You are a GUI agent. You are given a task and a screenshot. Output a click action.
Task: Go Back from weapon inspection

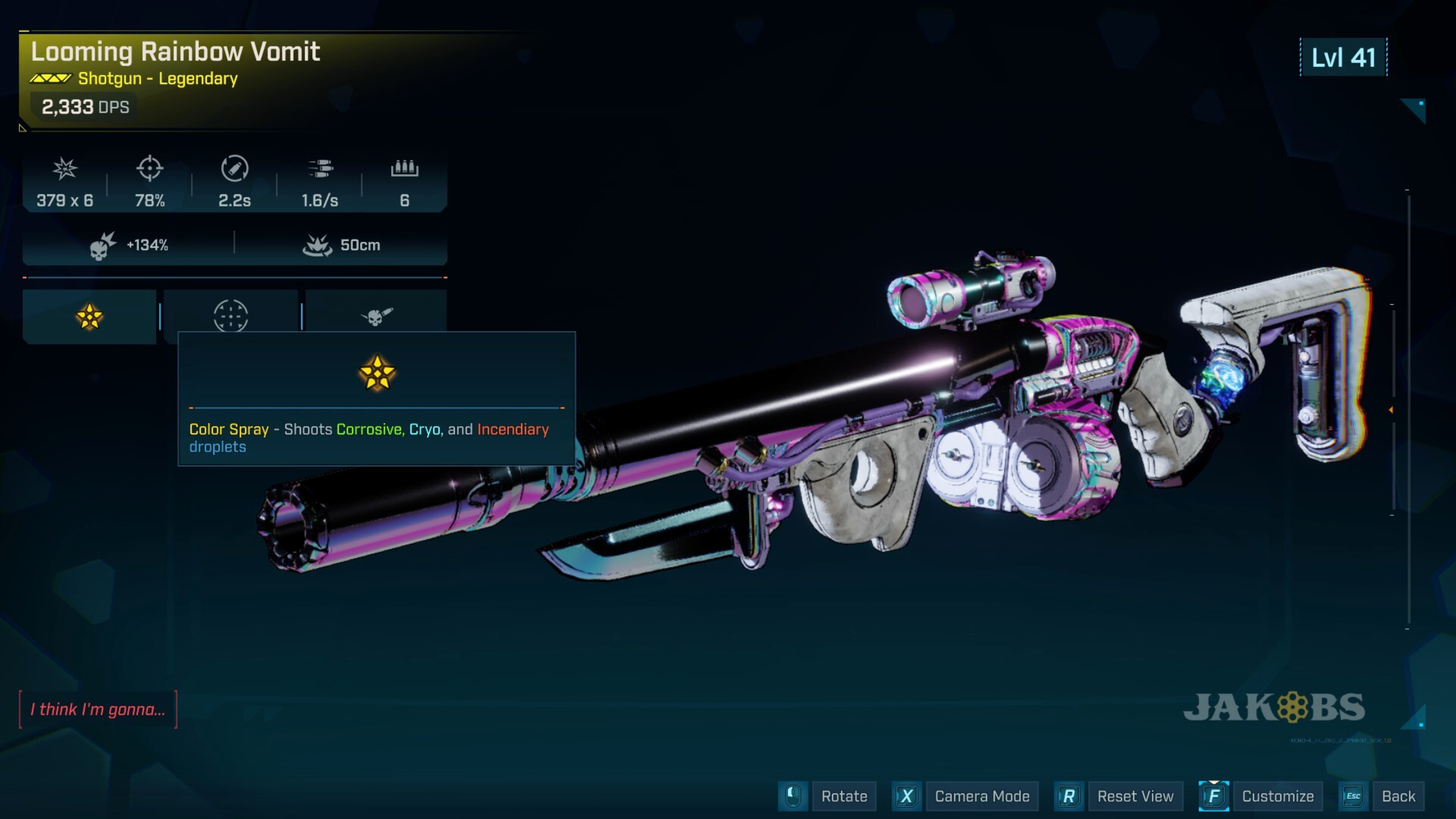[x=1398, y=796]
